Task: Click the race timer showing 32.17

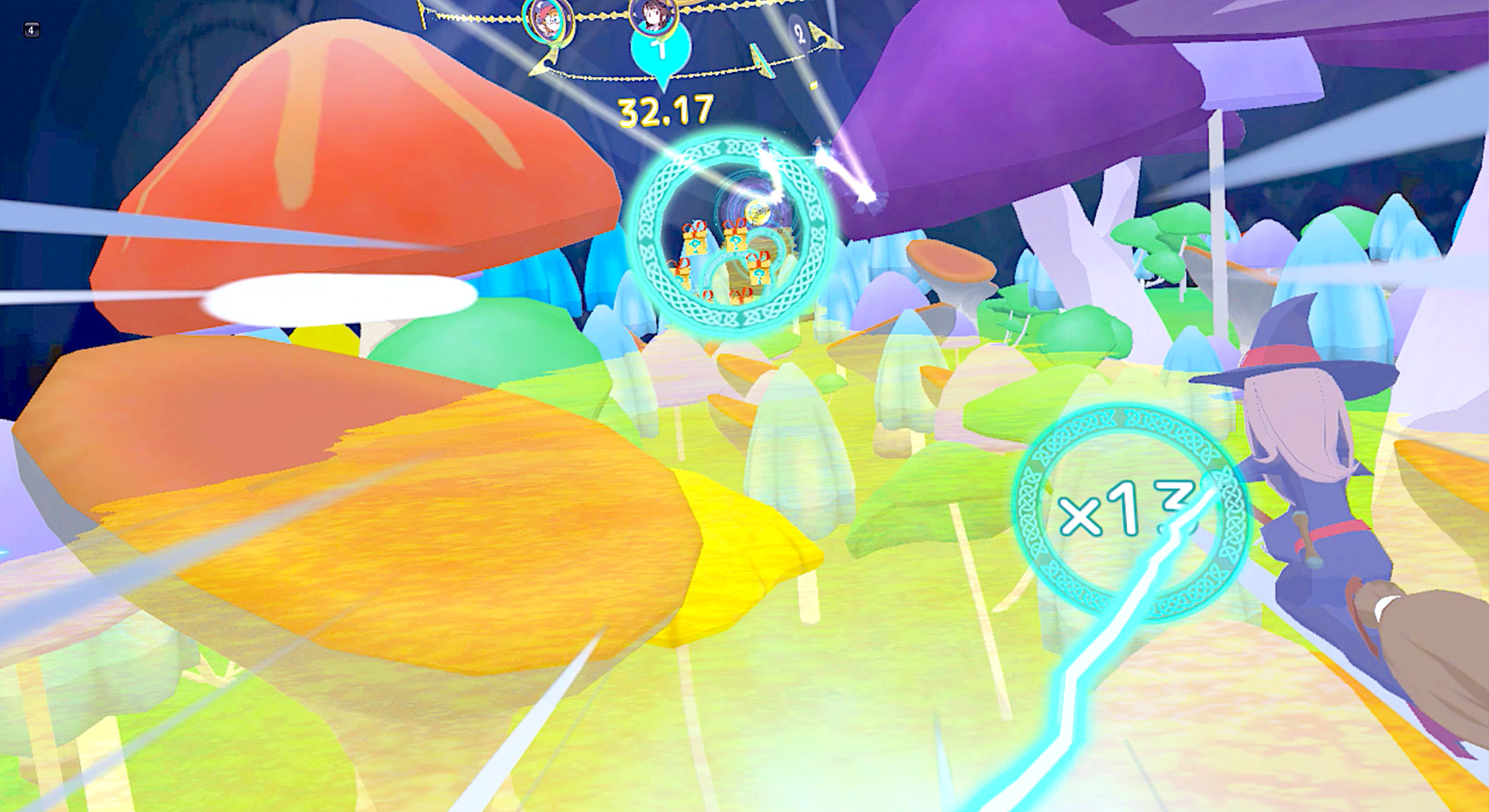Action: (665, 111)
